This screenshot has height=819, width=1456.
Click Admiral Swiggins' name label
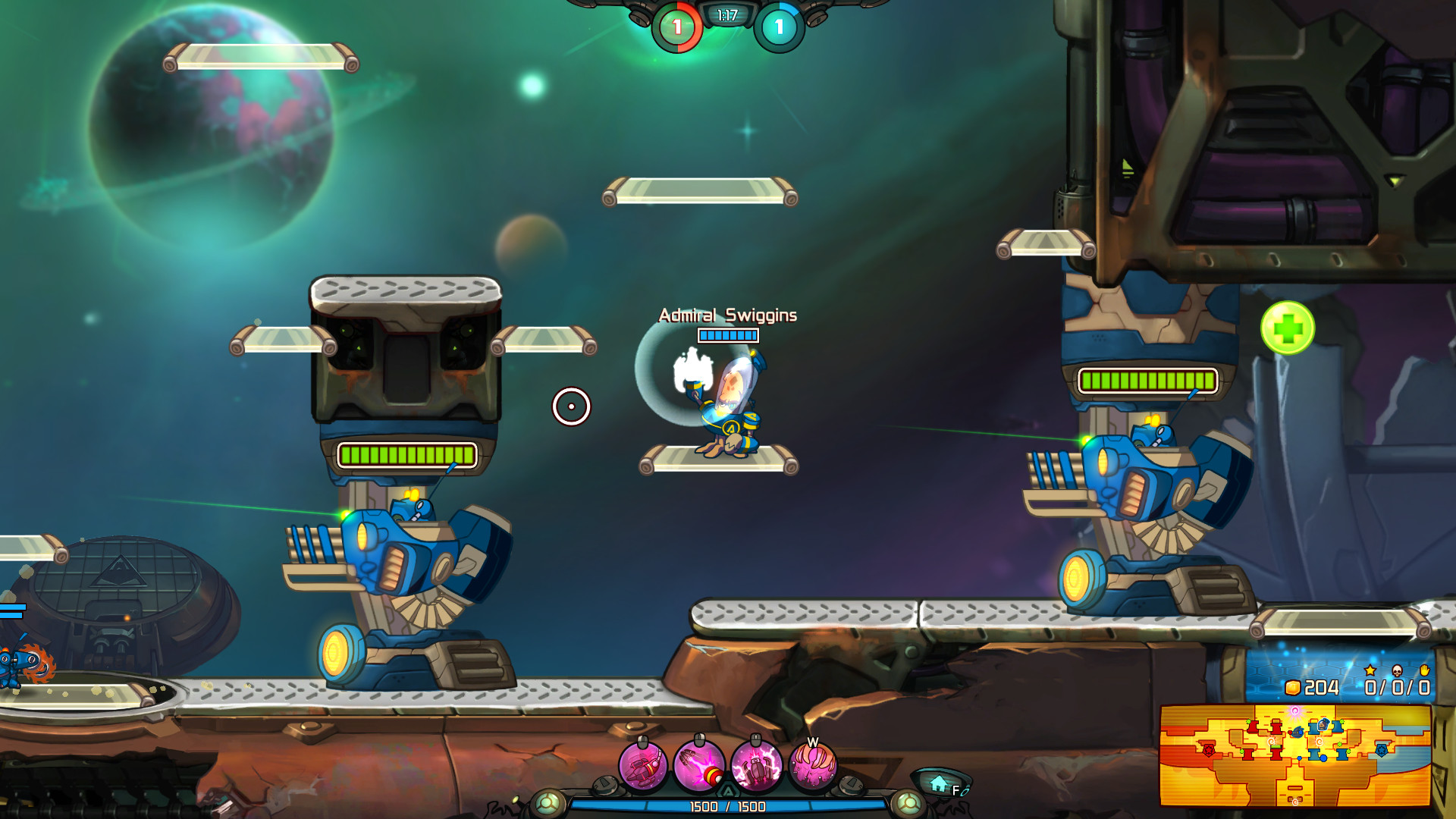click(x=726, y=314)
